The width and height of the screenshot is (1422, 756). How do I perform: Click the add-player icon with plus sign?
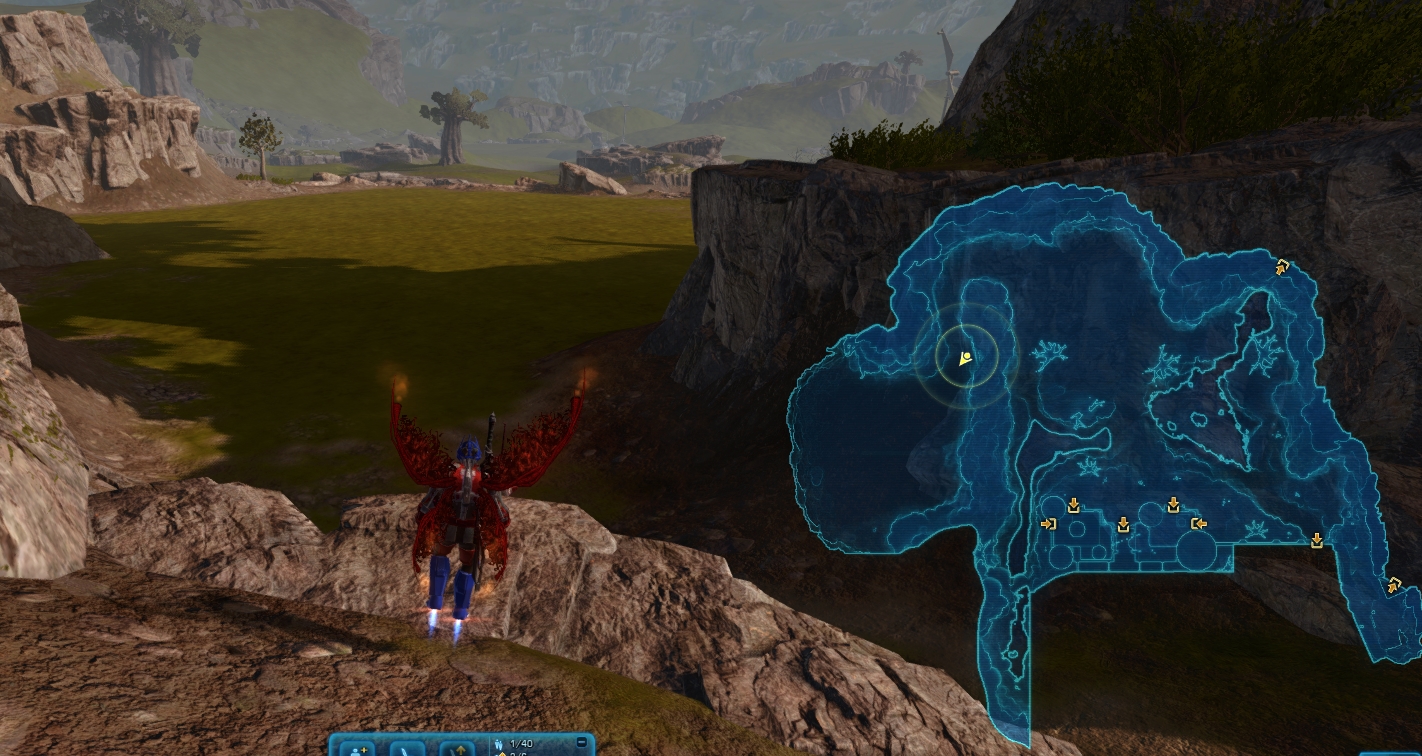pos(357,749)
